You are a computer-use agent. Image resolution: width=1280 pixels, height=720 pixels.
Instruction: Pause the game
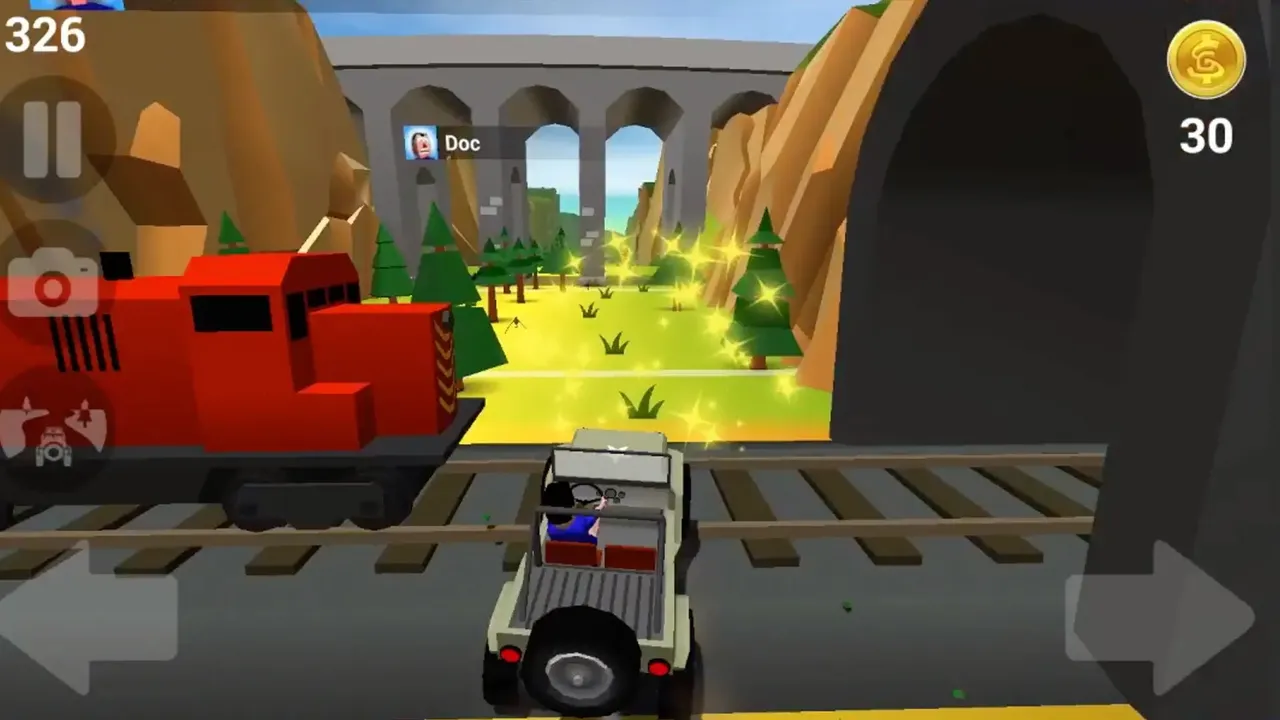[x=52, y=138]
